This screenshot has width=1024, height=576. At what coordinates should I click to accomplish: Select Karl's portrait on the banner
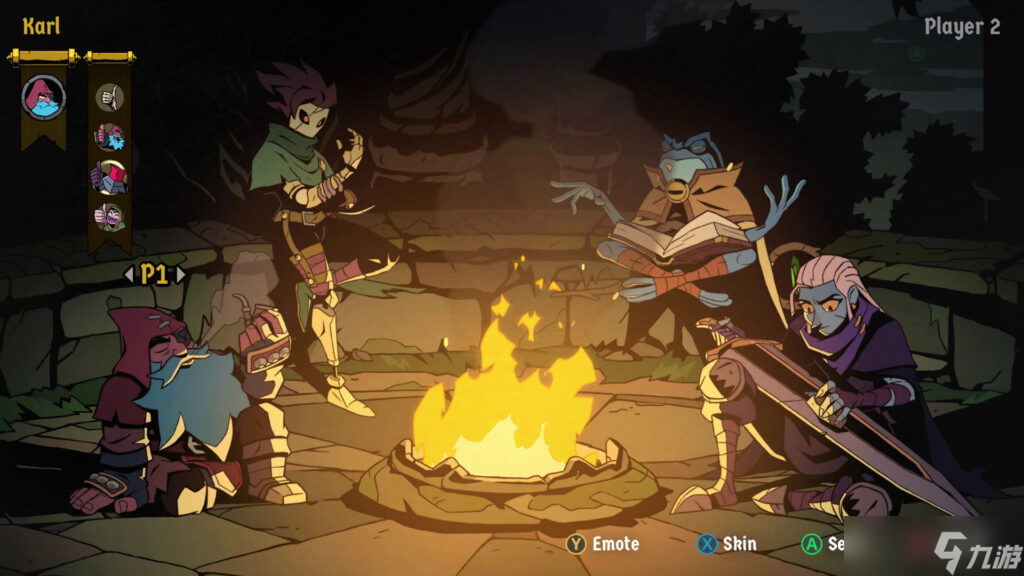point(43,97)
